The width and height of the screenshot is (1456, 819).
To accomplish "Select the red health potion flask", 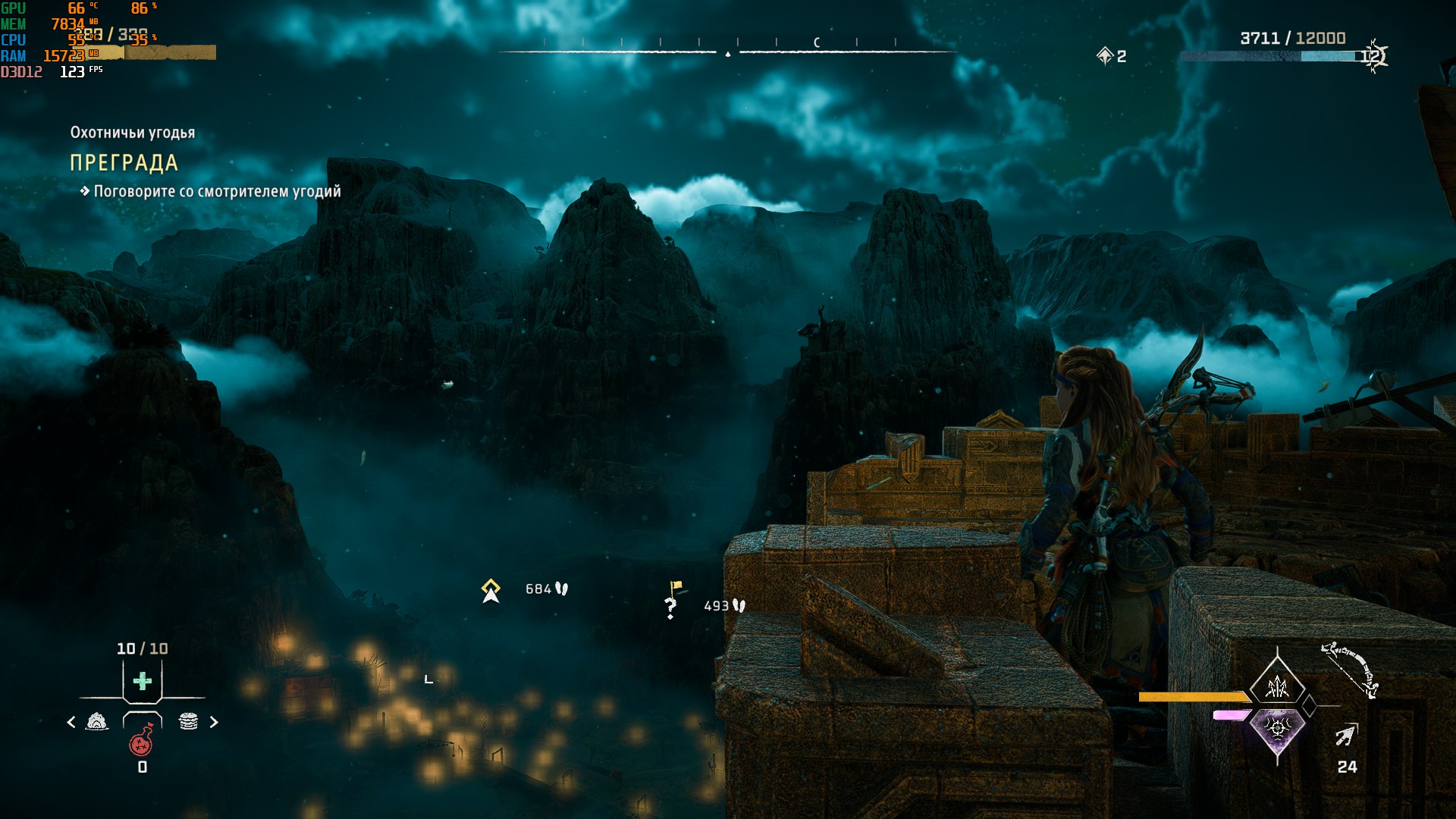I will (142, 741).
